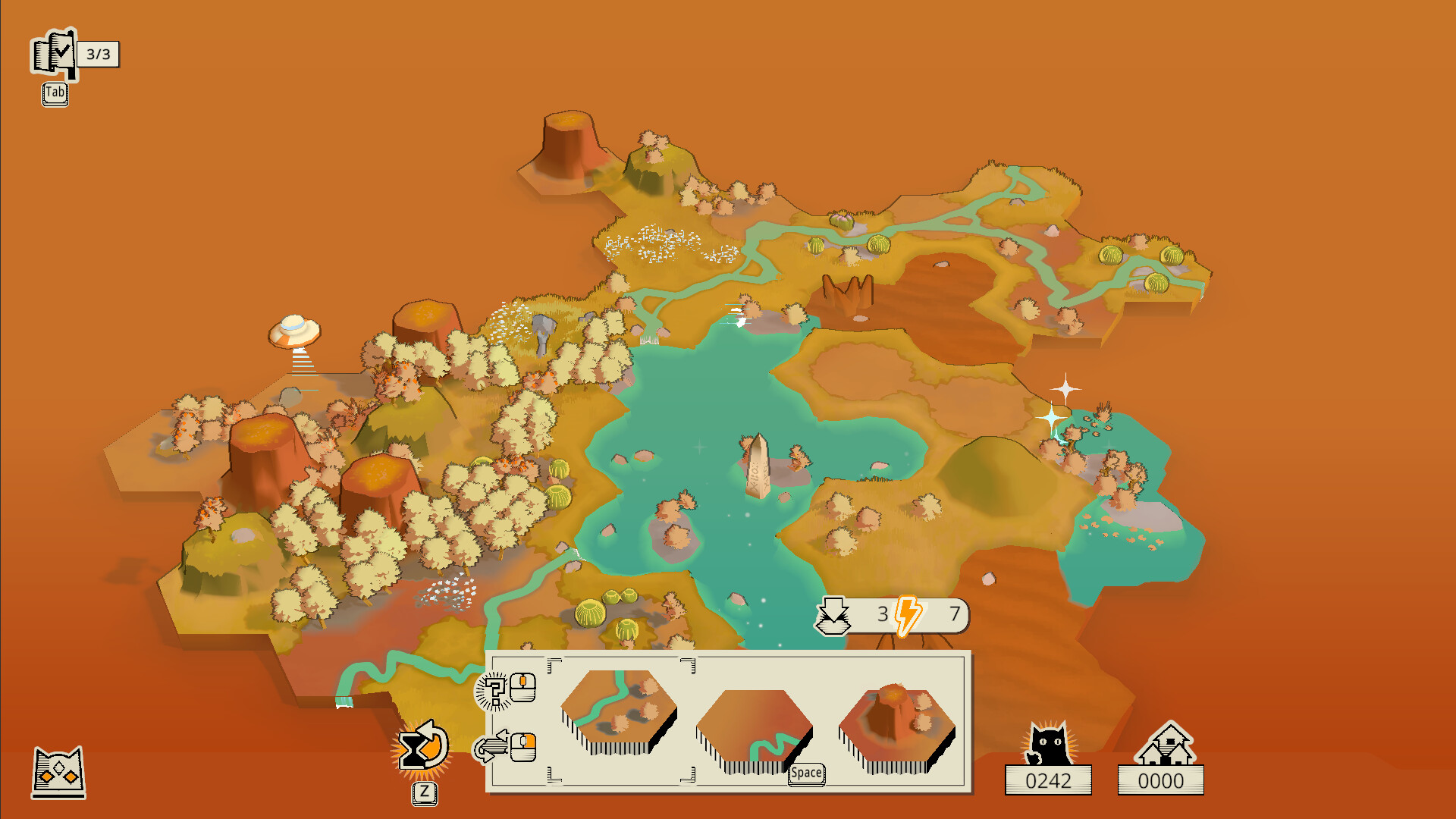Click the question mark tile info icon
Viewport: 1456px width, 819px height.
[x=493, y=691]
